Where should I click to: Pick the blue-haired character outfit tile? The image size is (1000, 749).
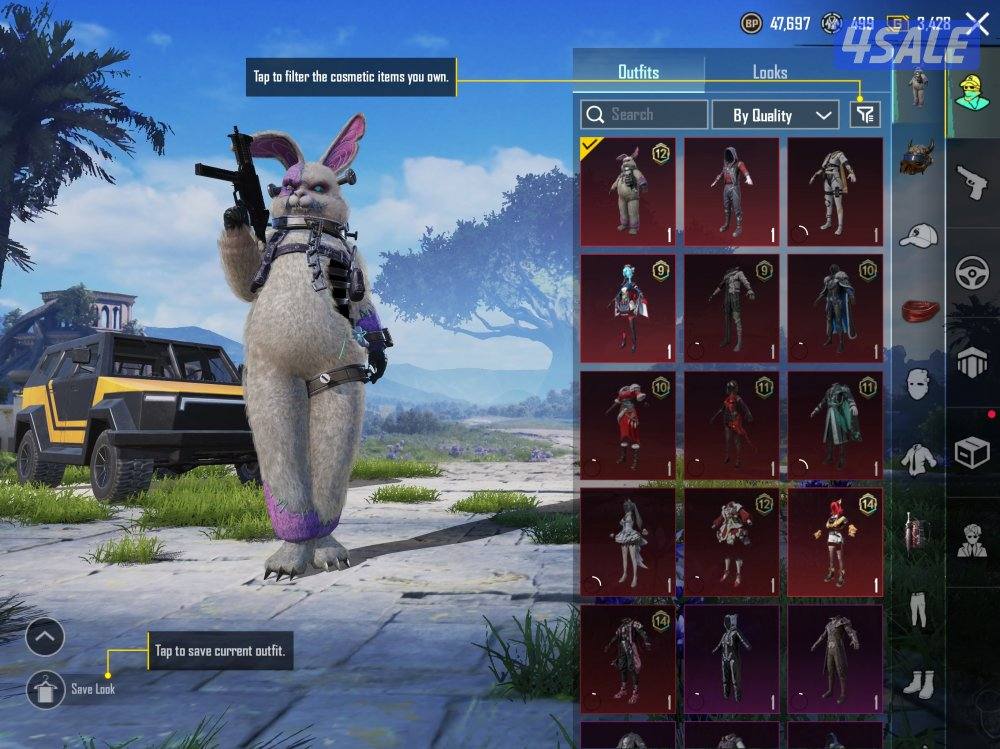[x=628, y=308]
